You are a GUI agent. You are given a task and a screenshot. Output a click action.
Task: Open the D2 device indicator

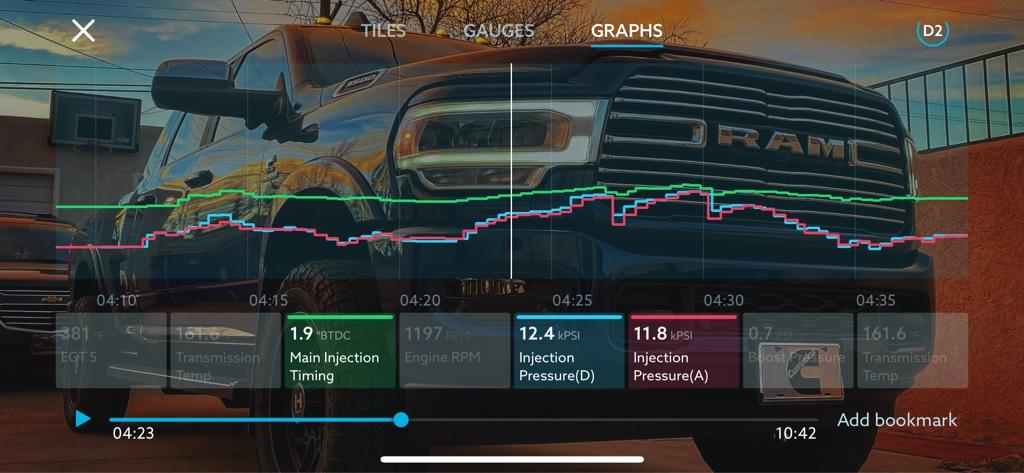pos(932,30)
